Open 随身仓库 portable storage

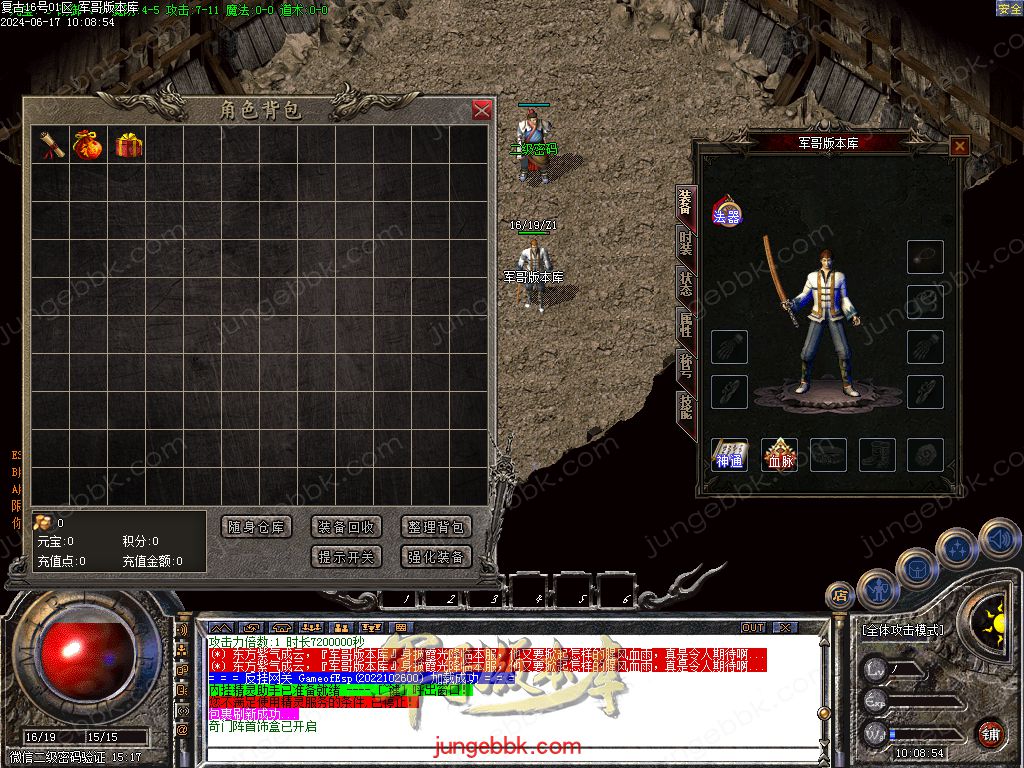[255, 527]
